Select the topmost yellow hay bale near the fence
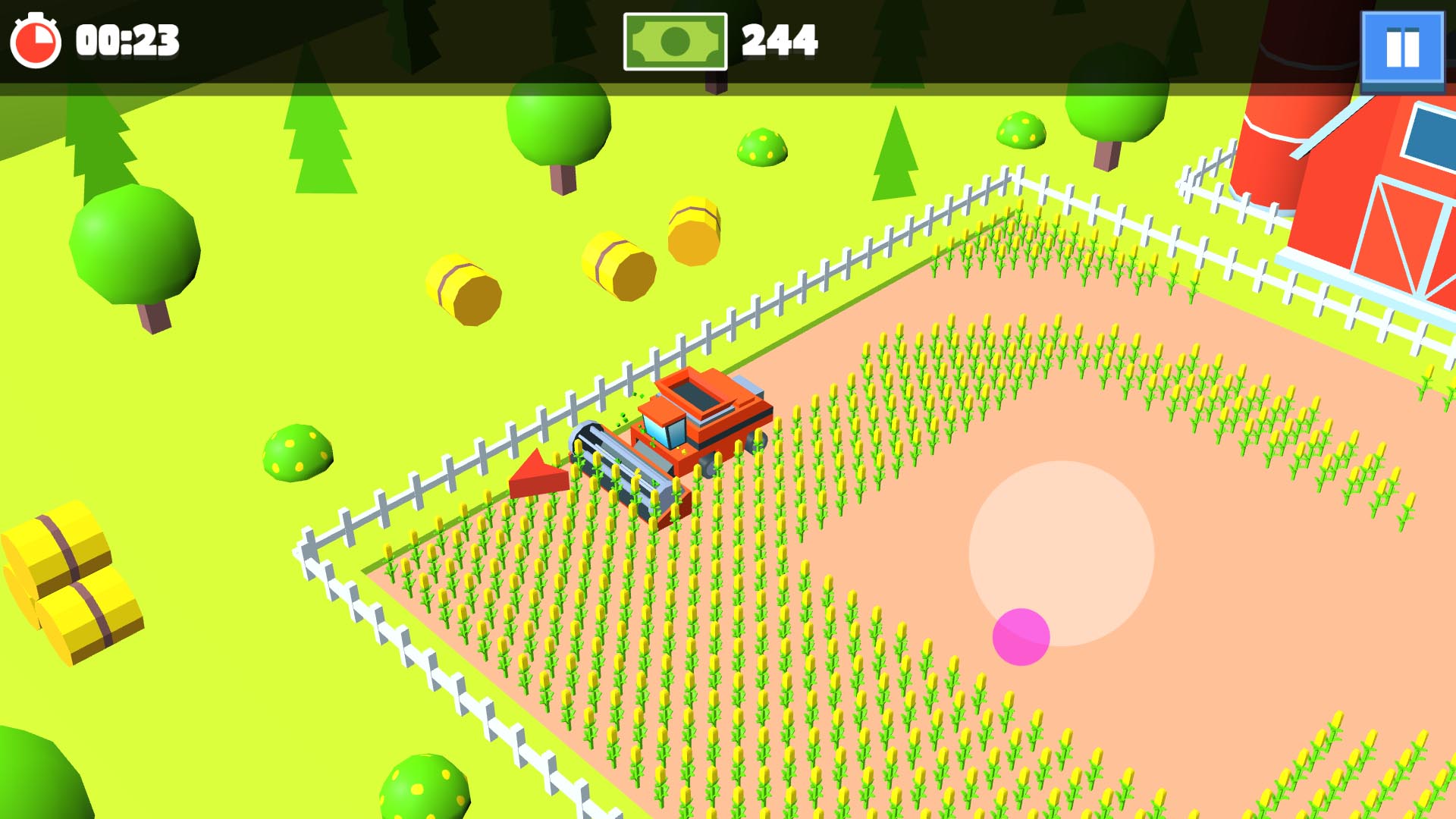 pos(692,226)
